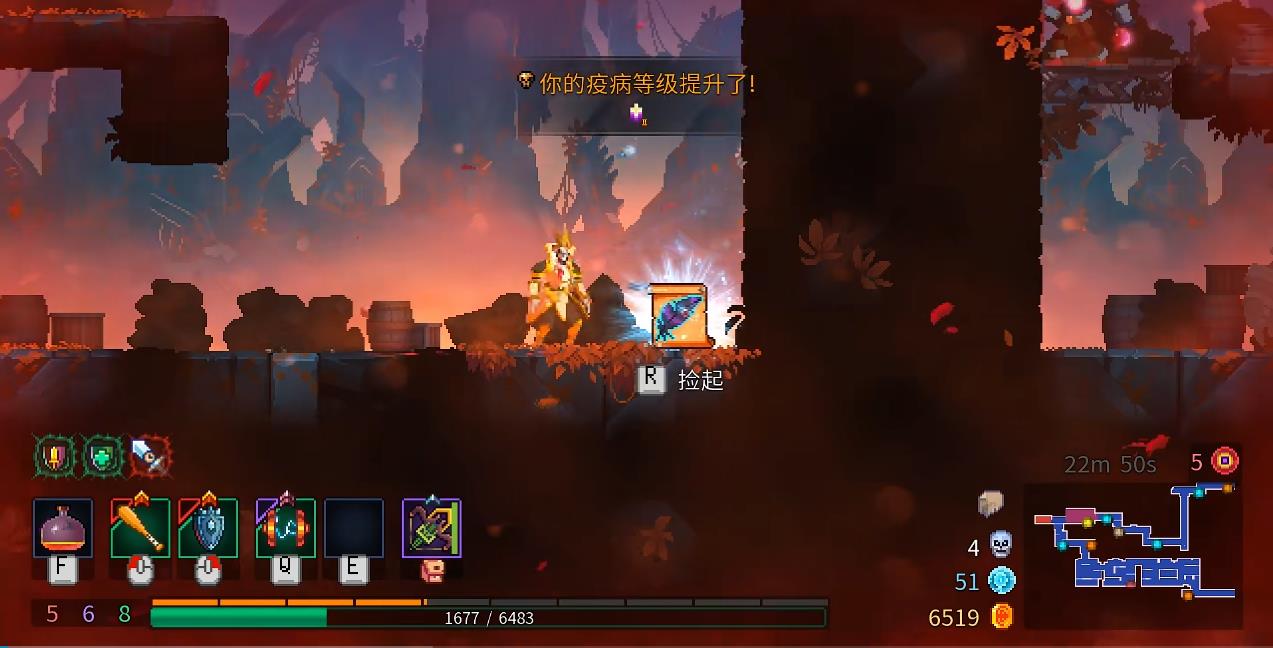Activate the red wave skill slot
Image resolution: width=1273 pixels, height=648 pixels.
click(x=285, y=528)
